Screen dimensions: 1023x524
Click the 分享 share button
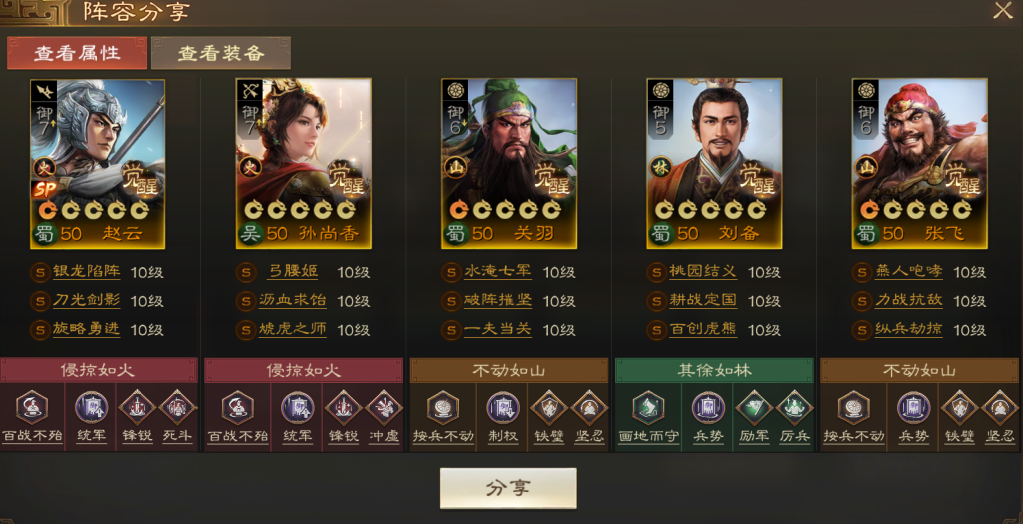pyautogui.click(x=508, y=488)
